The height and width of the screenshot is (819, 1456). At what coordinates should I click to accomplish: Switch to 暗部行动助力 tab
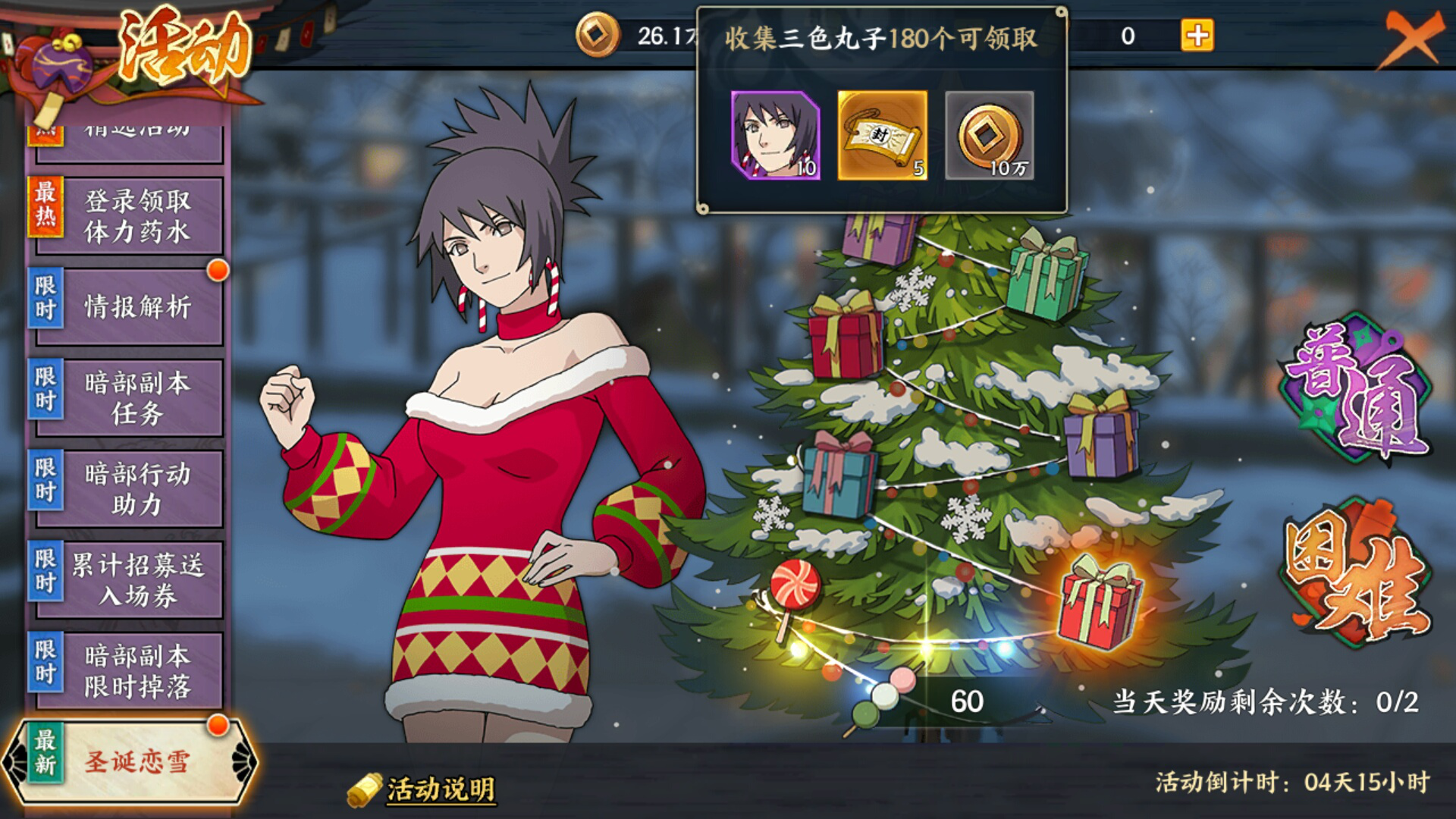pos(129,488)
